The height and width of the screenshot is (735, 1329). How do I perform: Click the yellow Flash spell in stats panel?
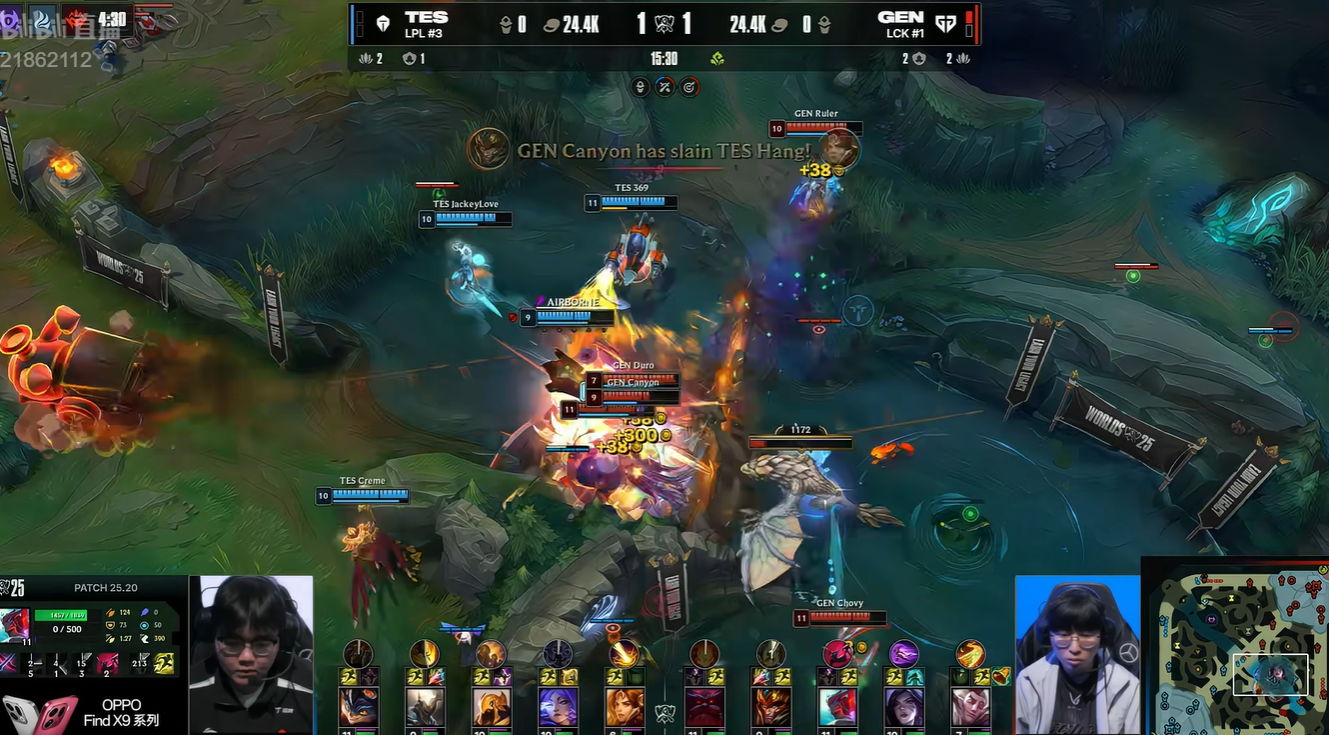pyautogui.click(x=163, y=662)
